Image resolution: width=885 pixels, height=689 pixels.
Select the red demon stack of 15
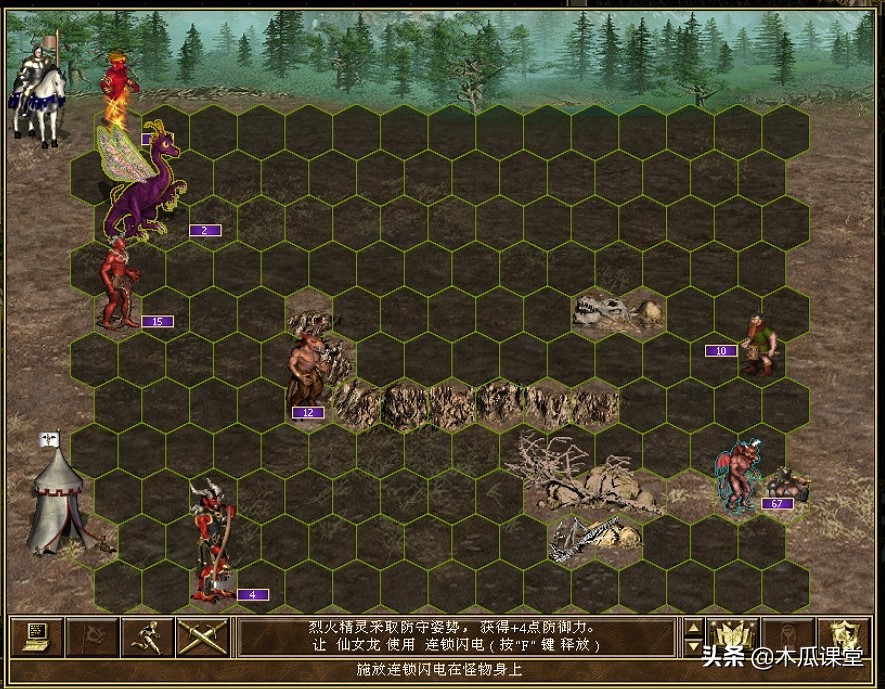(x=119, y=284)
